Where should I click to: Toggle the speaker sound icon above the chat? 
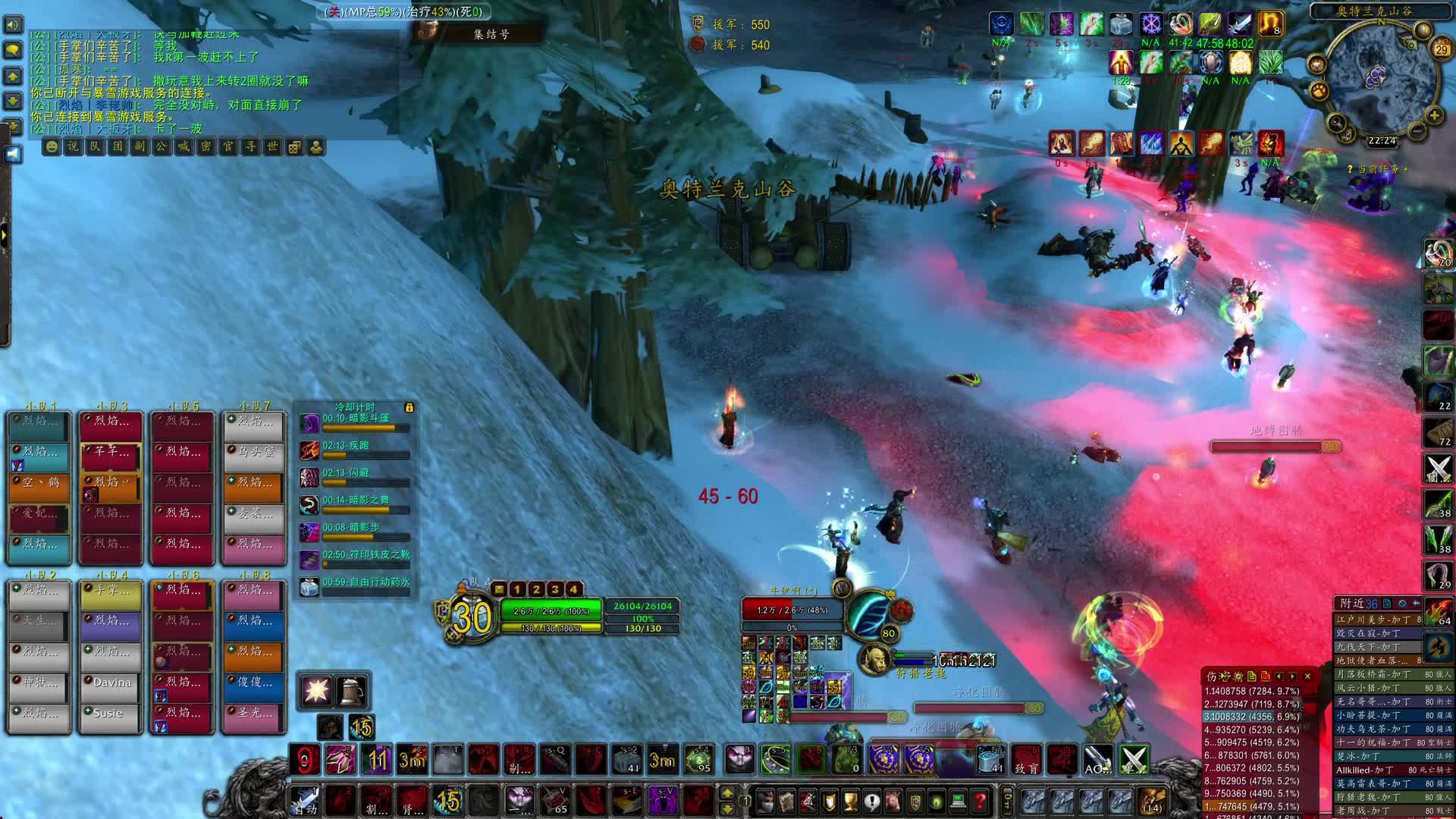point(13,25)
